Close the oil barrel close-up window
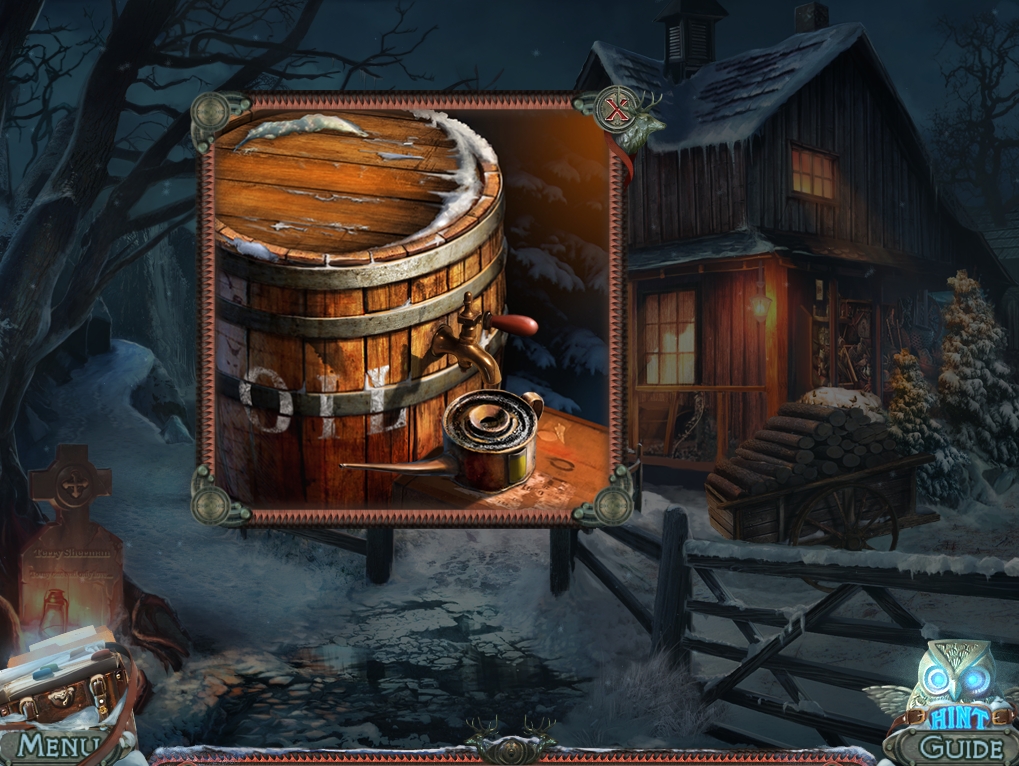The height and width of the screenshot is (766, 1019). (618, 111)
